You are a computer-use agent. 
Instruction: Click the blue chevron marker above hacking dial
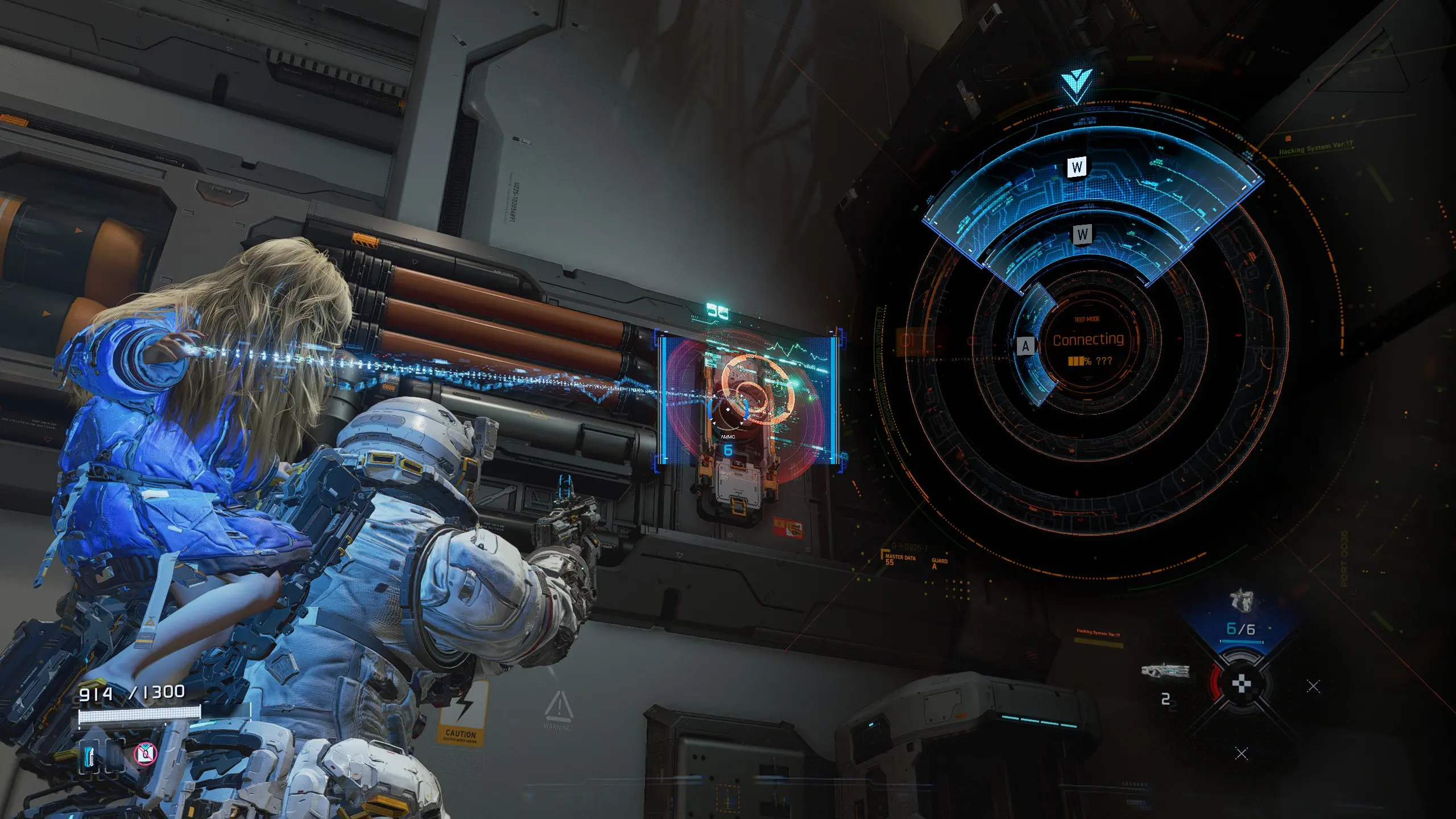(1077, 87)
